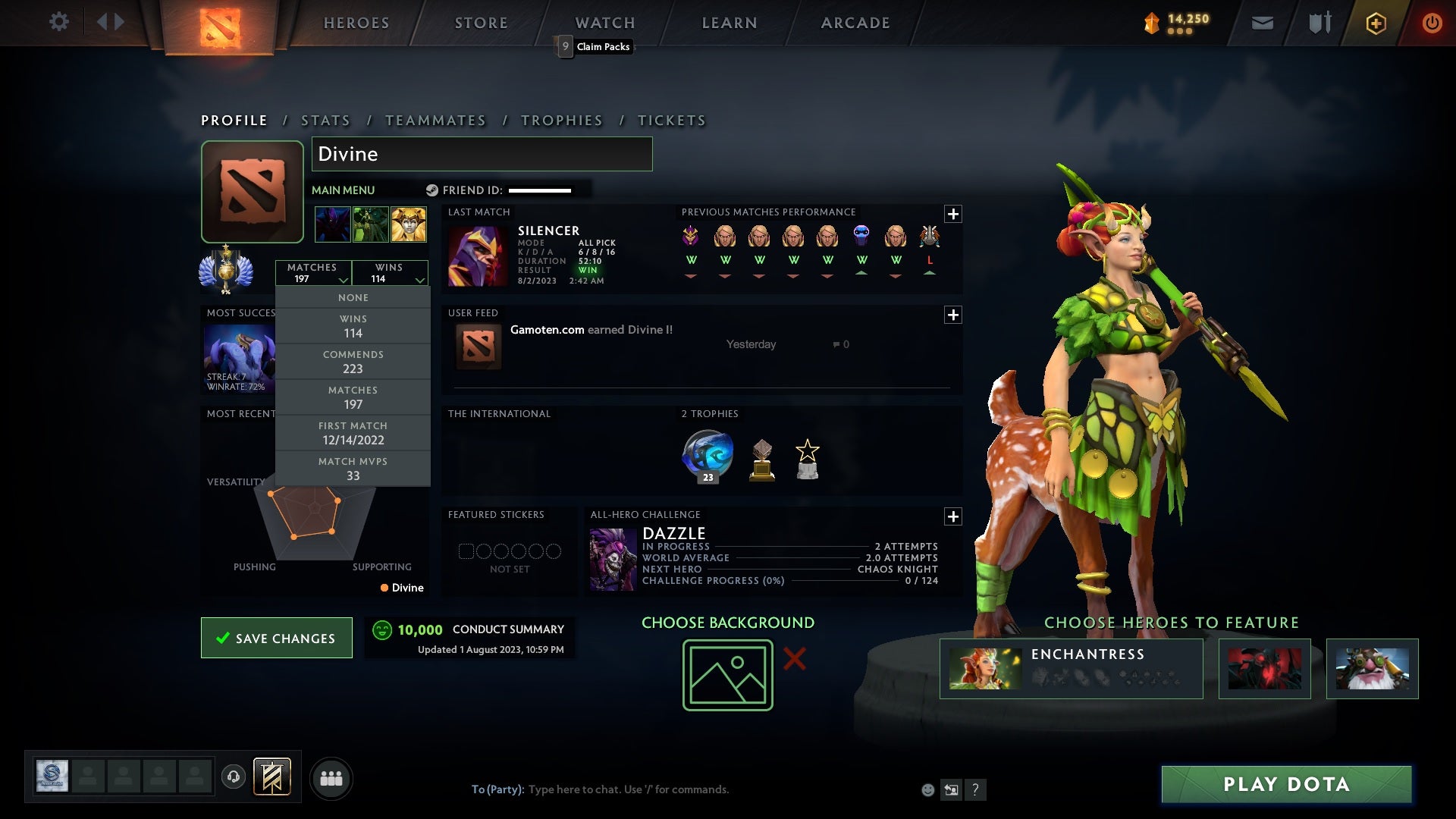
Task: Open the emoticon picker in chat
Action: click(927, 789)
